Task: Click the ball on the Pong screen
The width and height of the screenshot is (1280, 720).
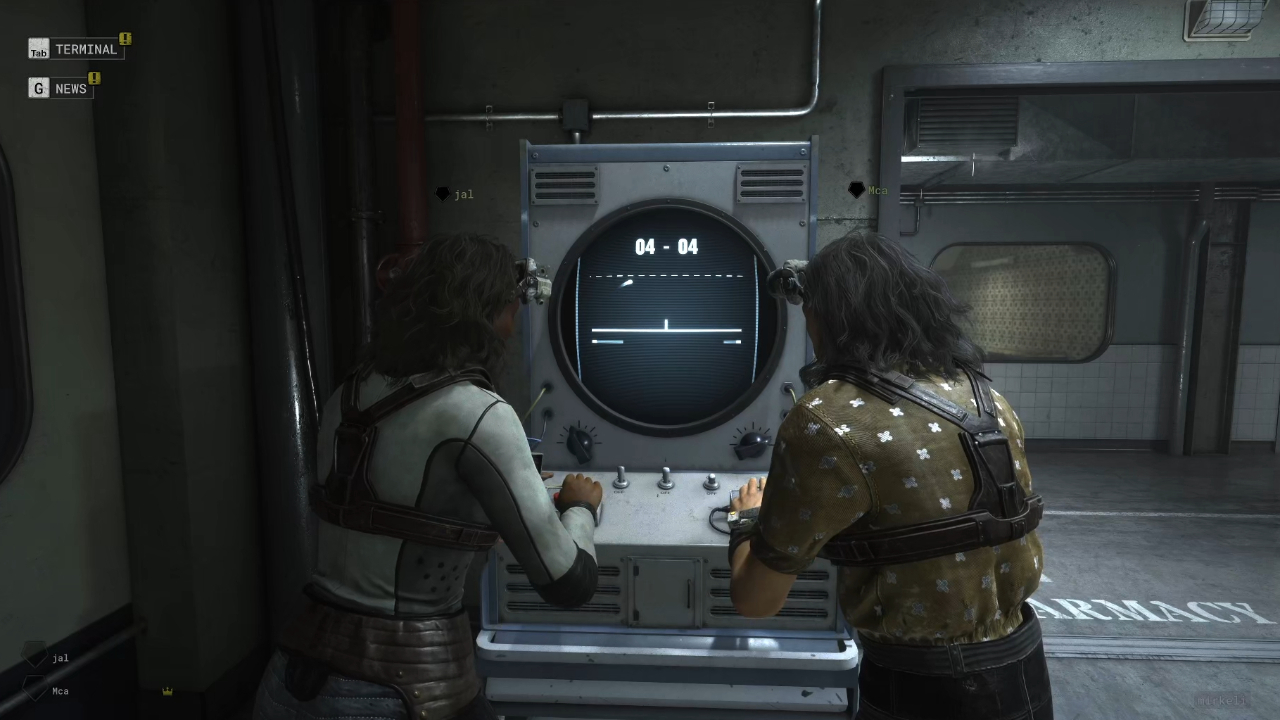Action: click(629, 283)
